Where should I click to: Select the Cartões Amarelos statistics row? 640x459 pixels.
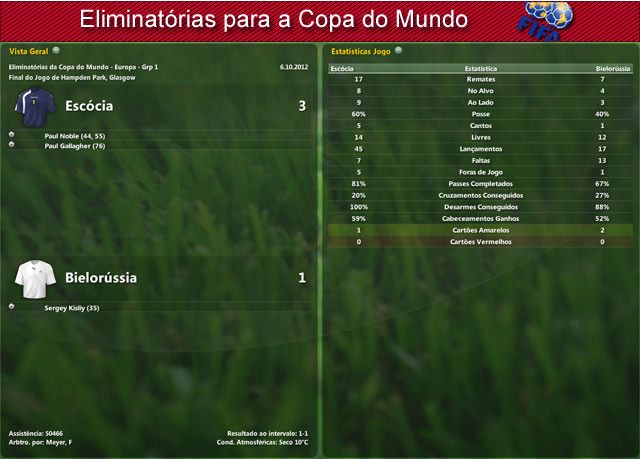click(481, 230)
